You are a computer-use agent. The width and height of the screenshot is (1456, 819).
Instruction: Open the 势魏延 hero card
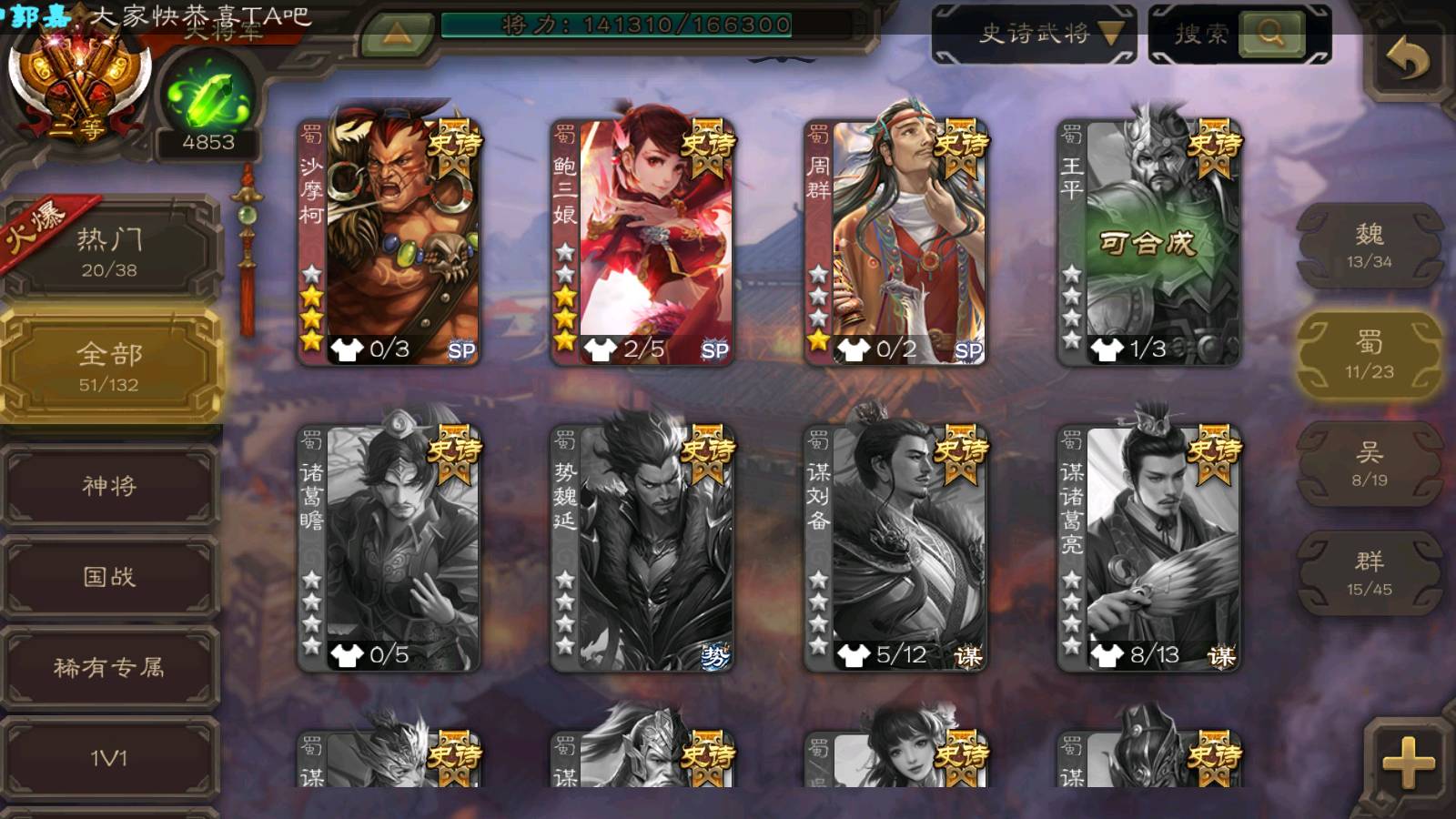[x=642, y=548]
